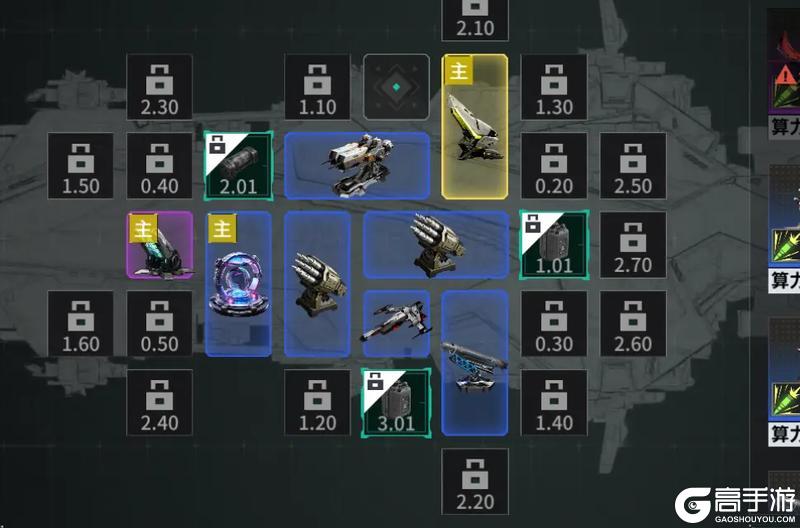Choose the locked slot labeled 2.70
The image size is (800, 528).
633,245
